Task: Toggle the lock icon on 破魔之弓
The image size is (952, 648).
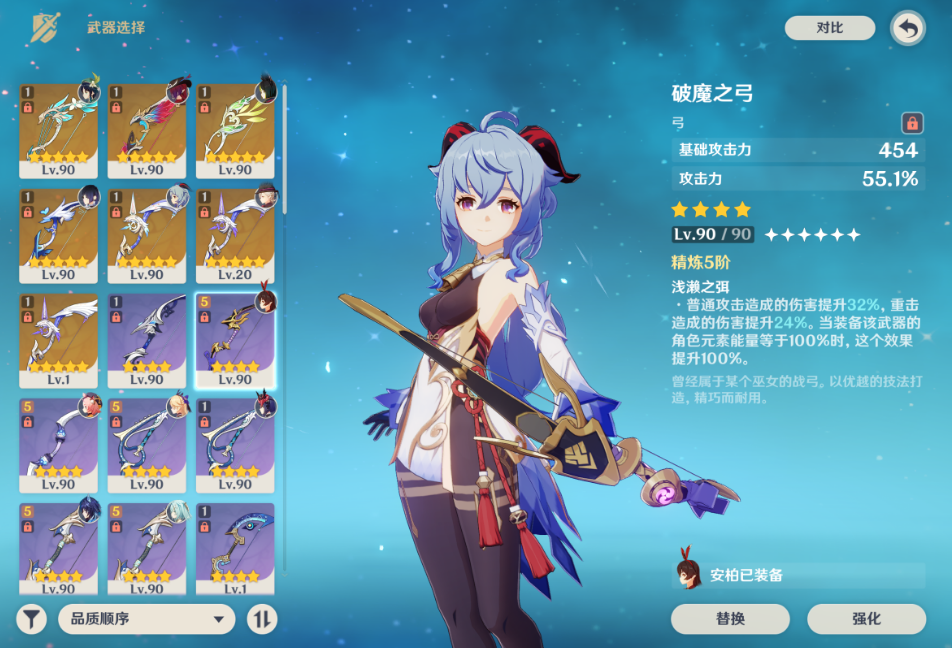Action: 911,123
